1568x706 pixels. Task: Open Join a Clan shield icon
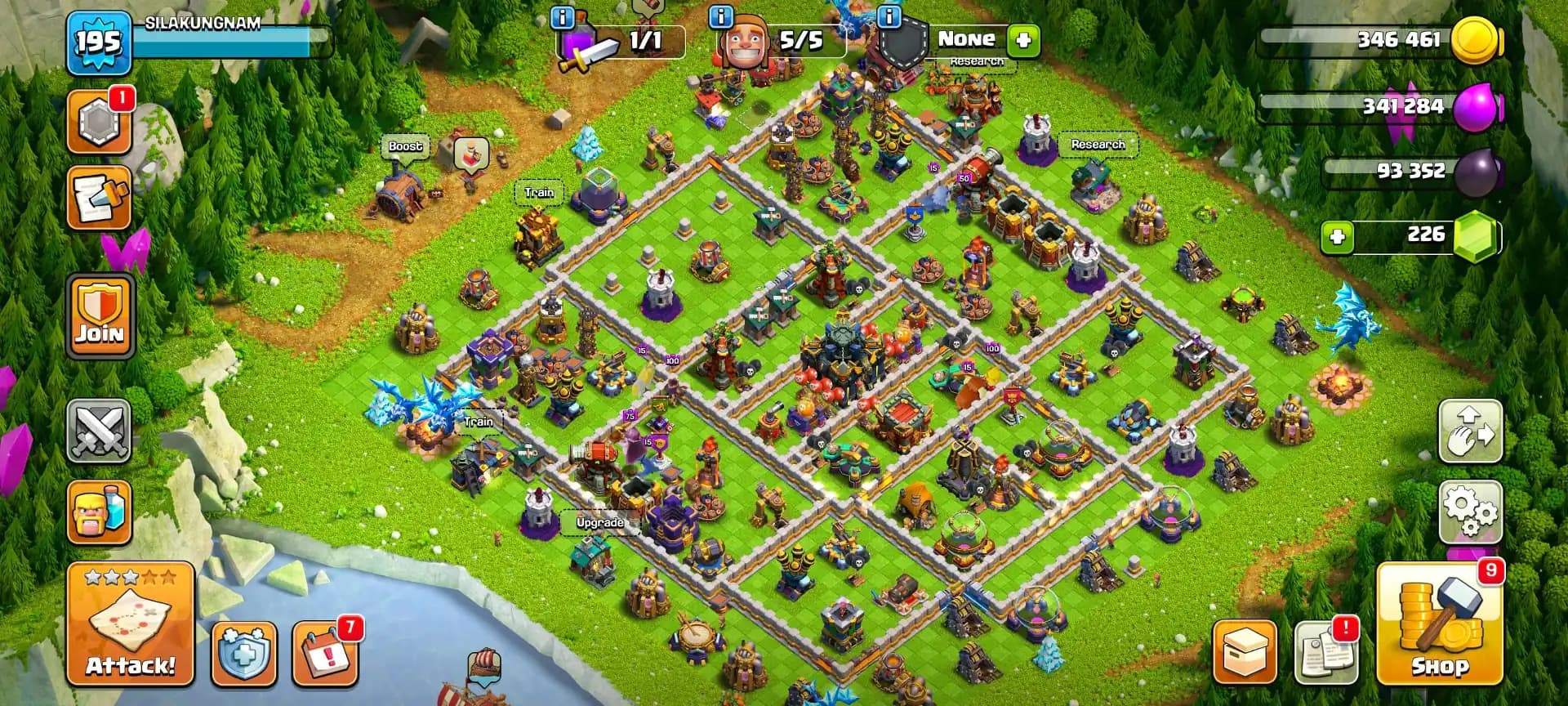tap(98, 319)
